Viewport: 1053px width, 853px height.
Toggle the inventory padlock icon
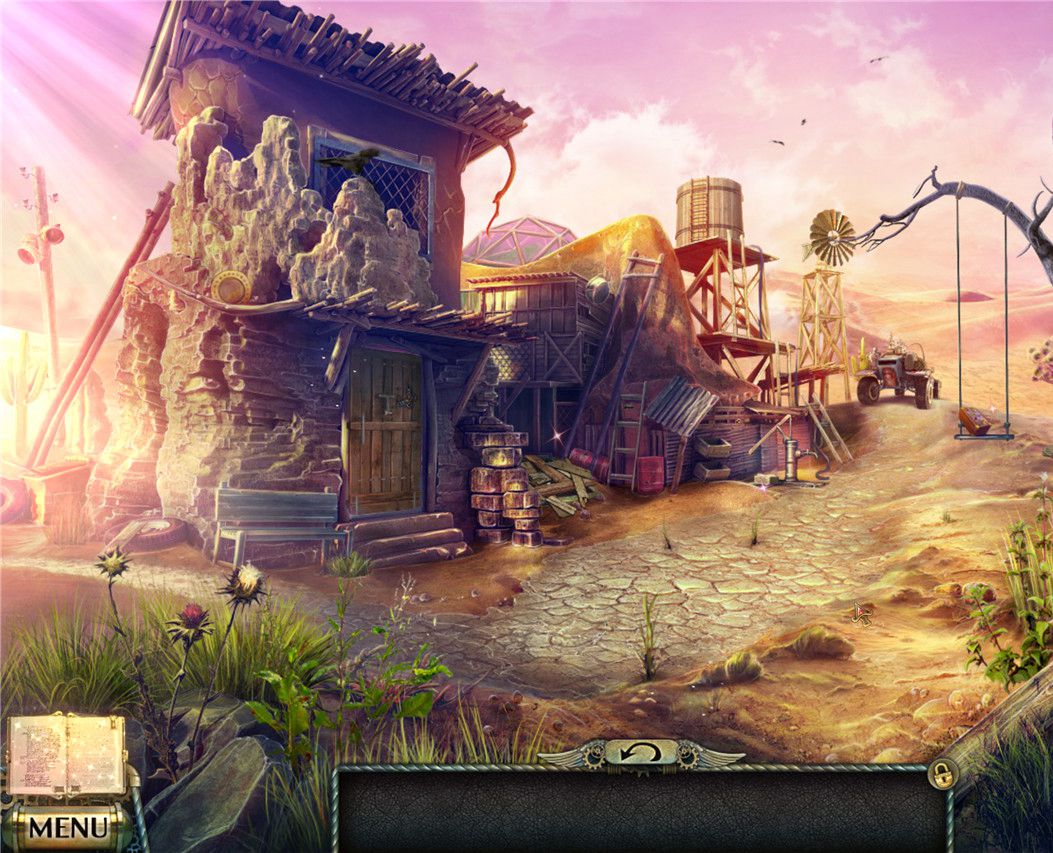pos(941,773)
